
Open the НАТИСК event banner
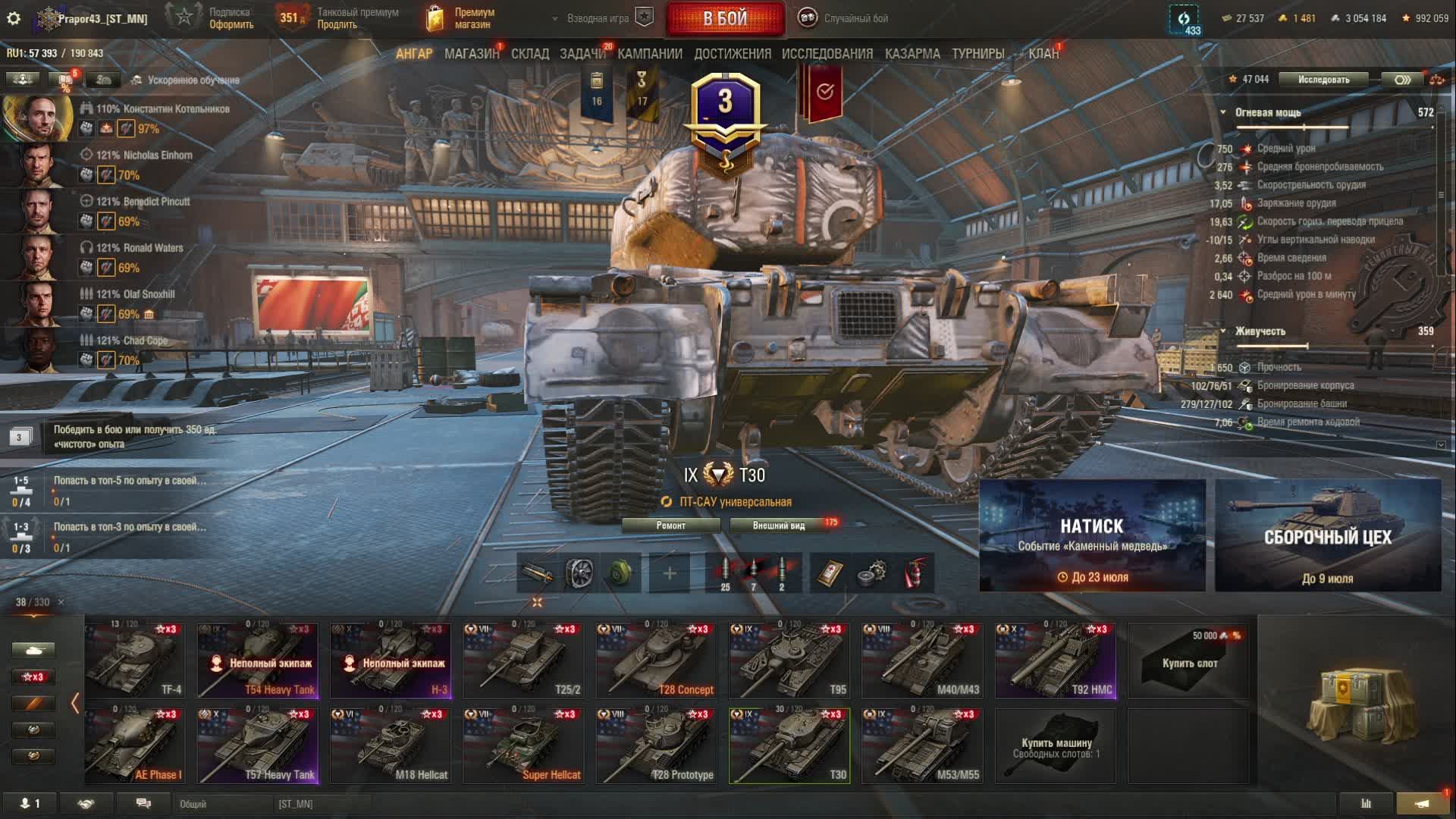pyautogui.click(x=1092, y=535)
